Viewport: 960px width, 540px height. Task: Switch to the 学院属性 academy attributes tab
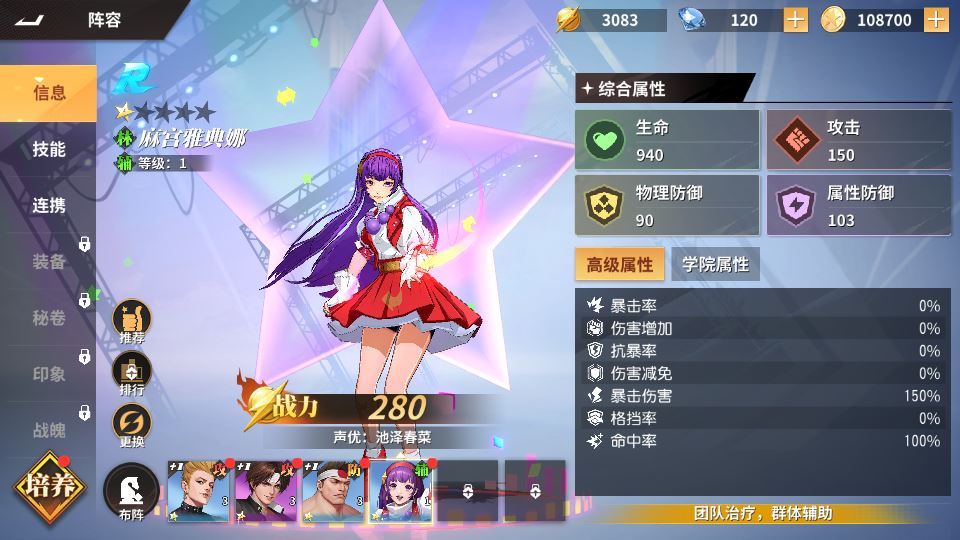coord(715,264)
